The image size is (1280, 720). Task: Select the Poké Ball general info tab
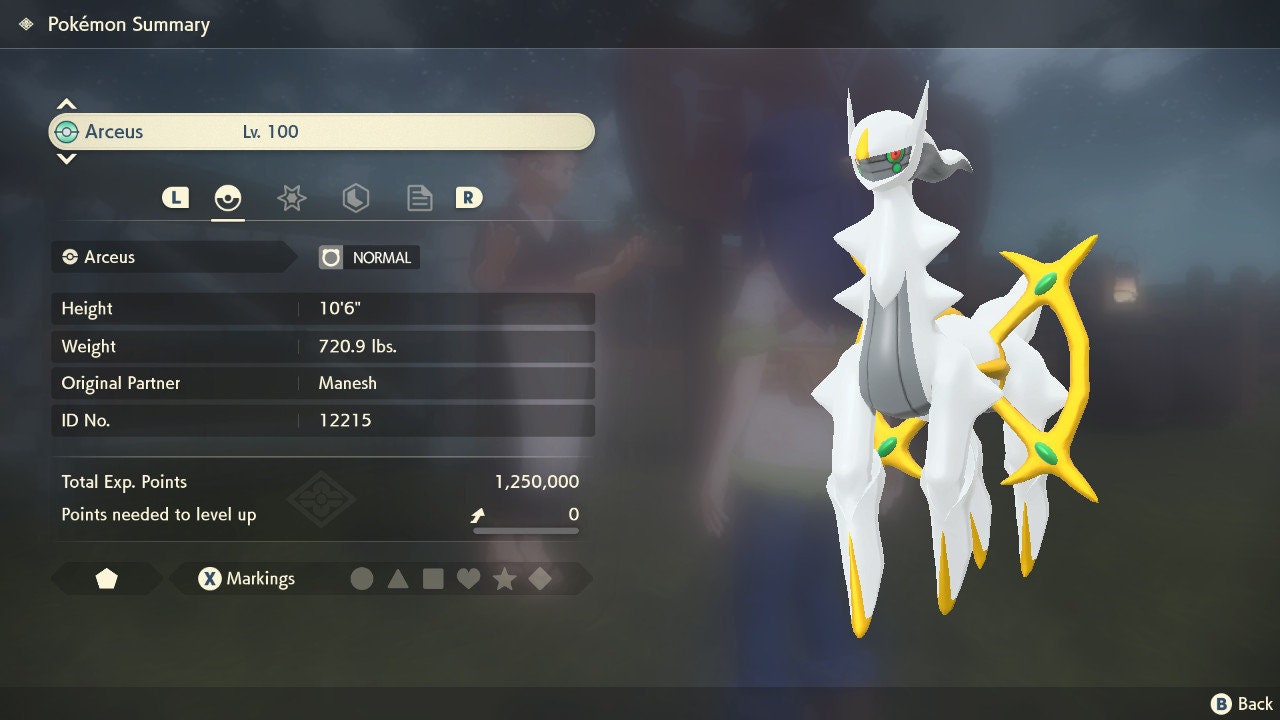228,198
